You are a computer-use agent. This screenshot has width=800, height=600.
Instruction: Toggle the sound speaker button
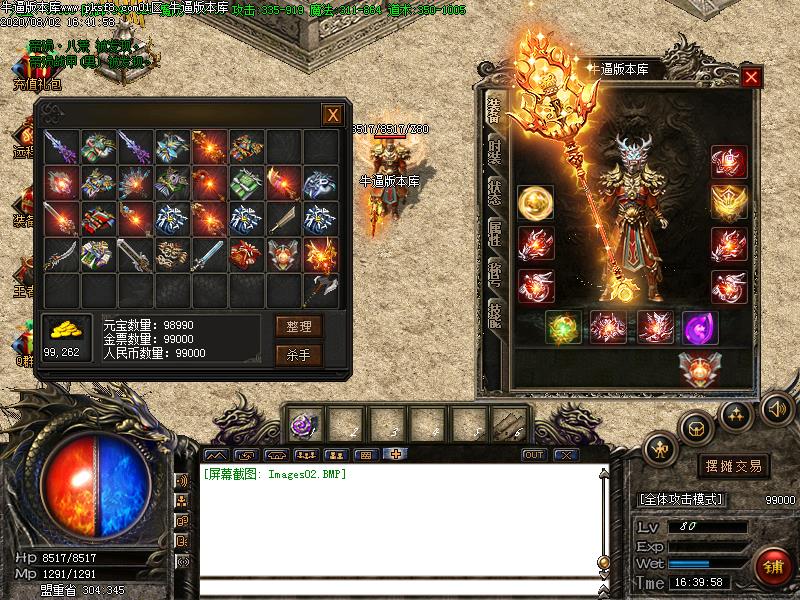[x=776, y=408]
